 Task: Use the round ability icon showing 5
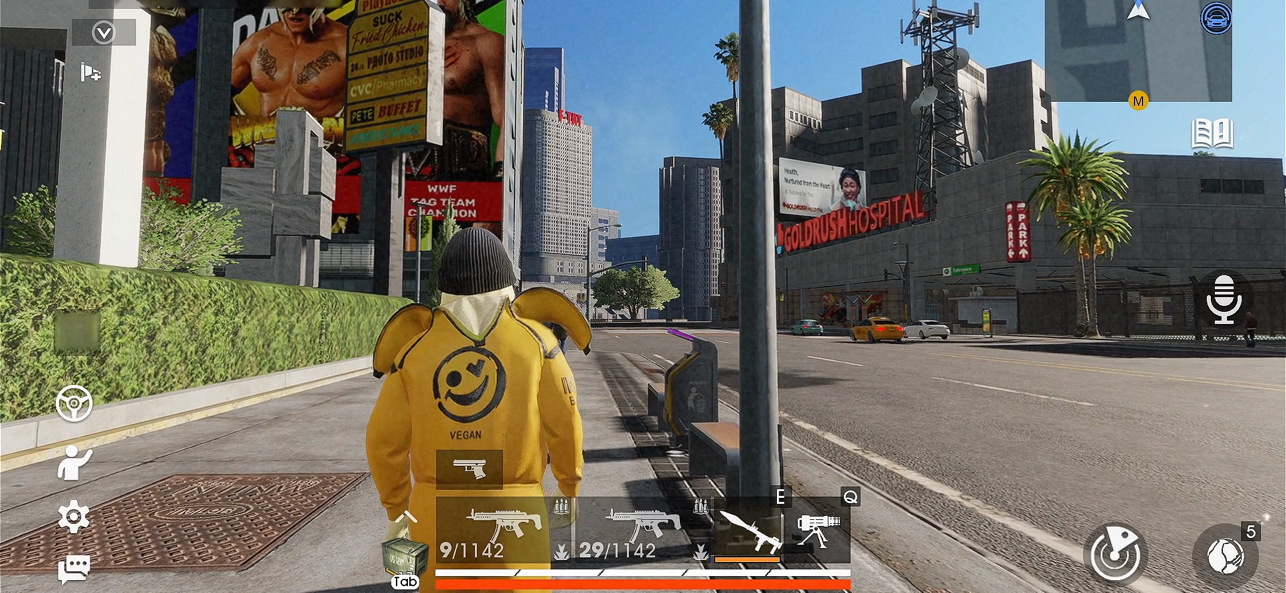click(x=1226, y=555)
